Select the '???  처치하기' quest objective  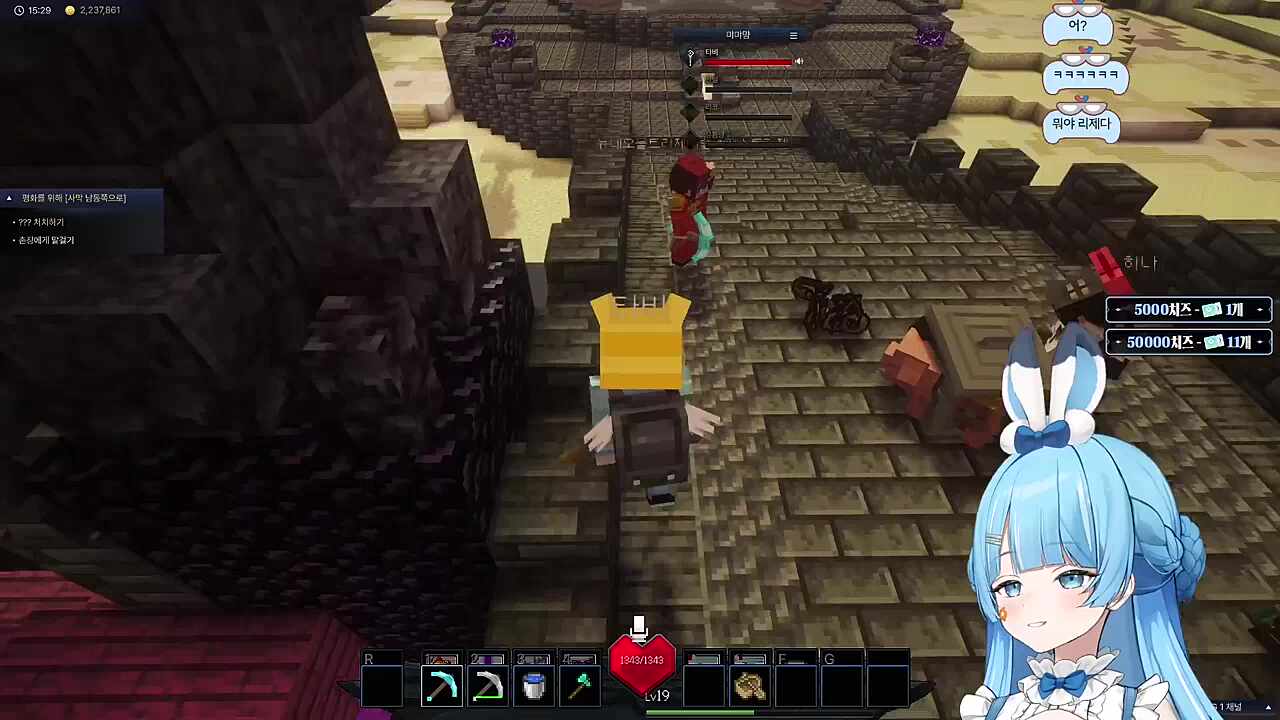41,222
